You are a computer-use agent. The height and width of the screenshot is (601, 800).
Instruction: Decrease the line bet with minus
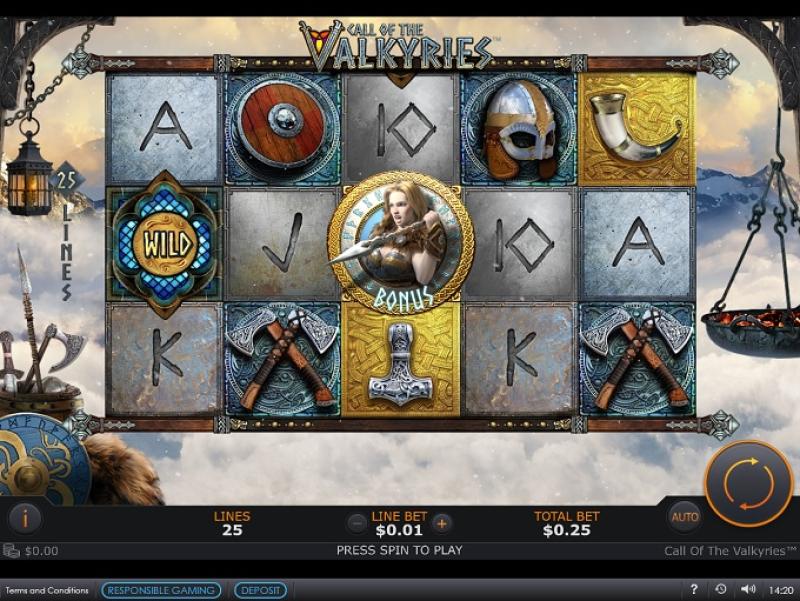click(x=357, y=522)
